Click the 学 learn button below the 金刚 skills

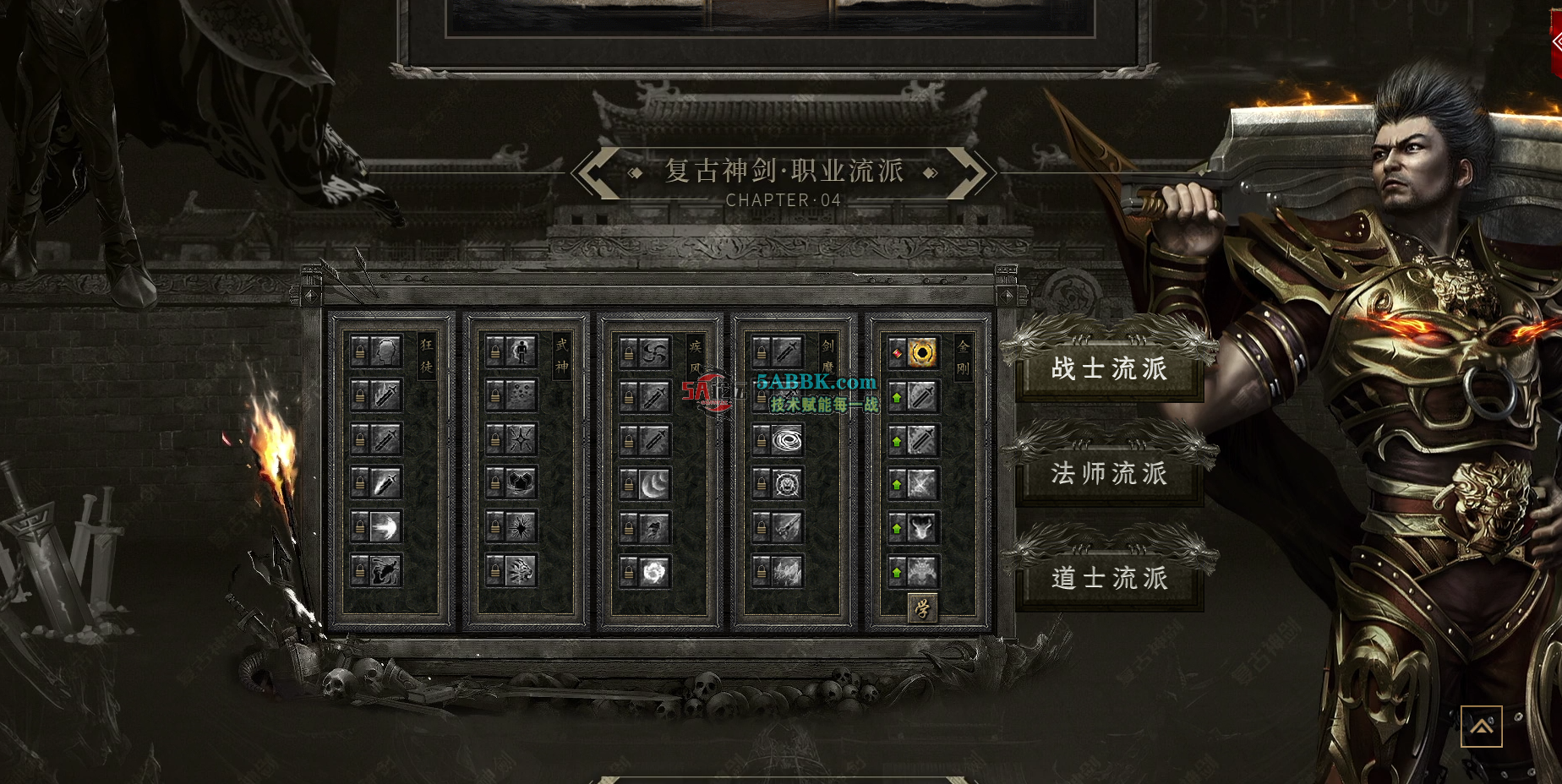(921, 607)
